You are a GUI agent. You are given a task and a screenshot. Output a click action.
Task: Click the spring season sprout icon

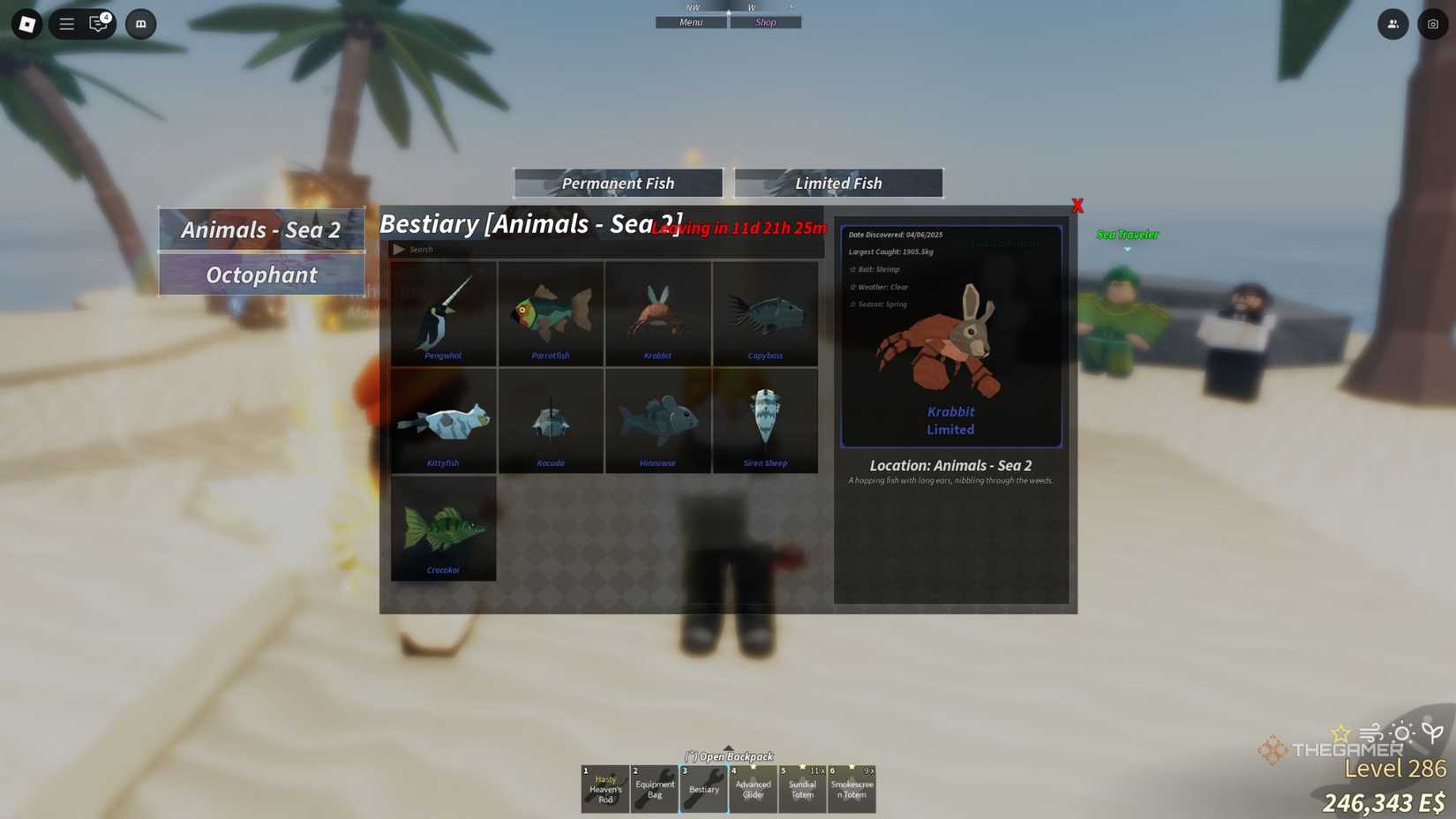tap(1431, 732)
